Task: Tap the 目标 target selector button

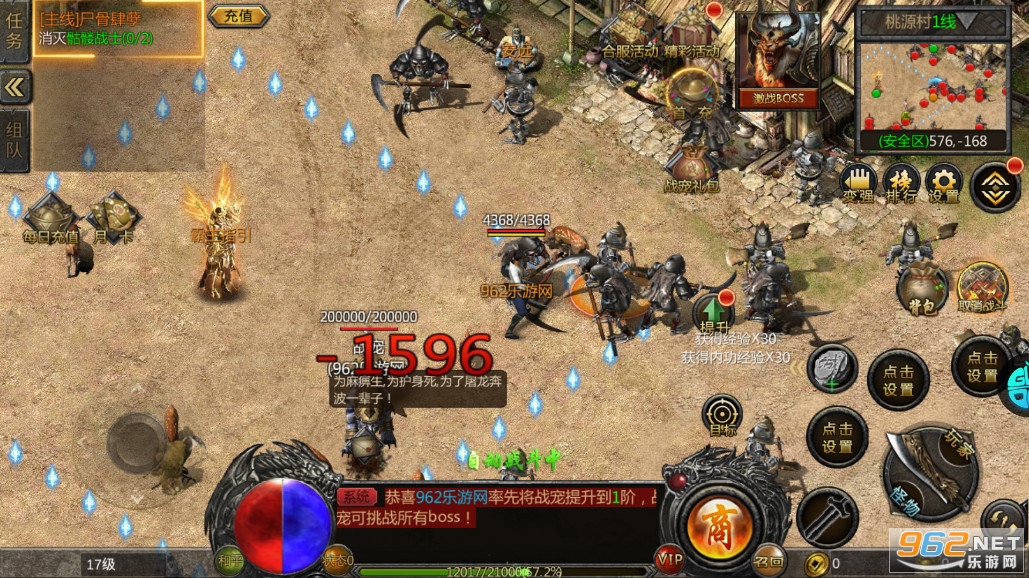Action: [x=721, y=415]
